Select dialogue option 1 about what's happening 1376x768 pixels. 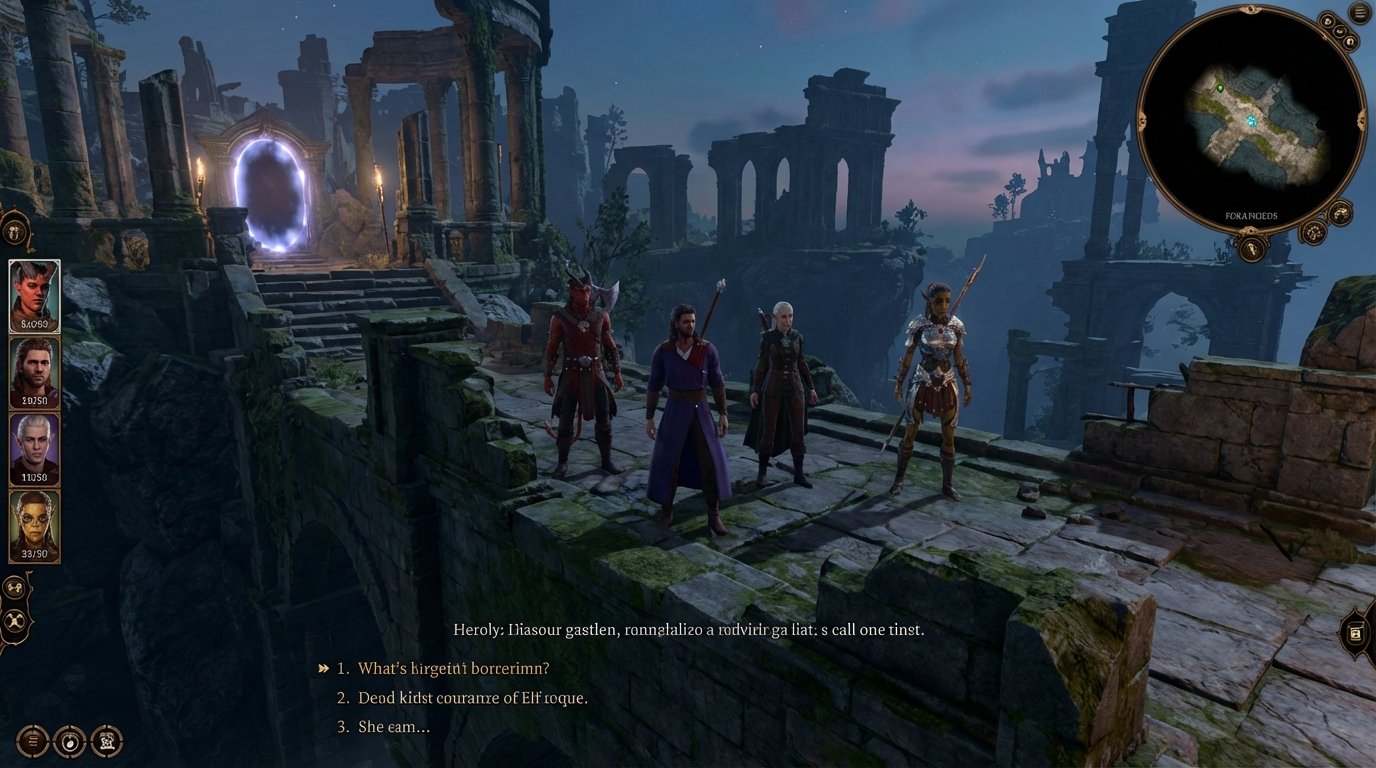tap(448, 667)
